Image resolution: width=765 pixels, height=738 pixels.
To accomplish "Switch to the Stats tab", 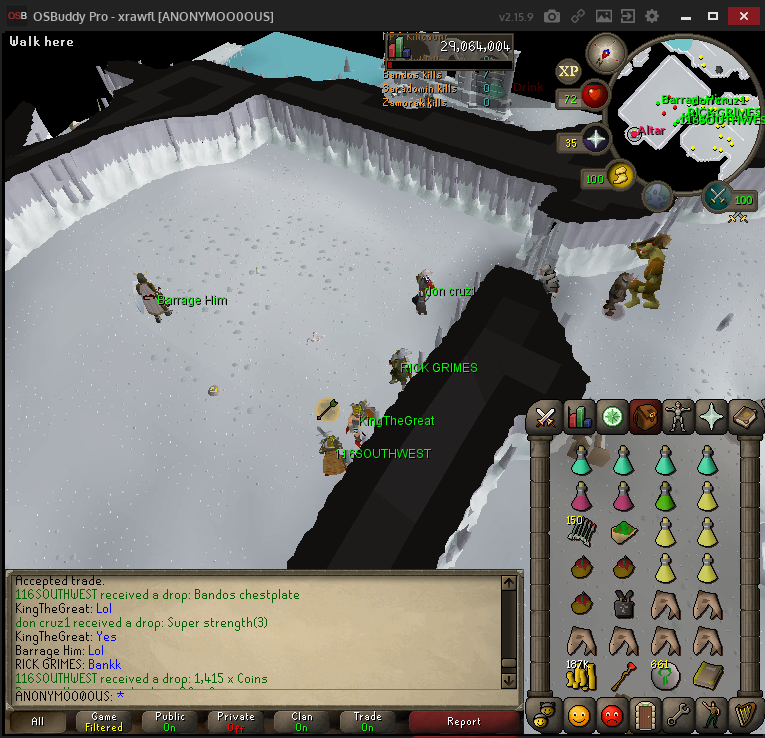I will 579,417.
